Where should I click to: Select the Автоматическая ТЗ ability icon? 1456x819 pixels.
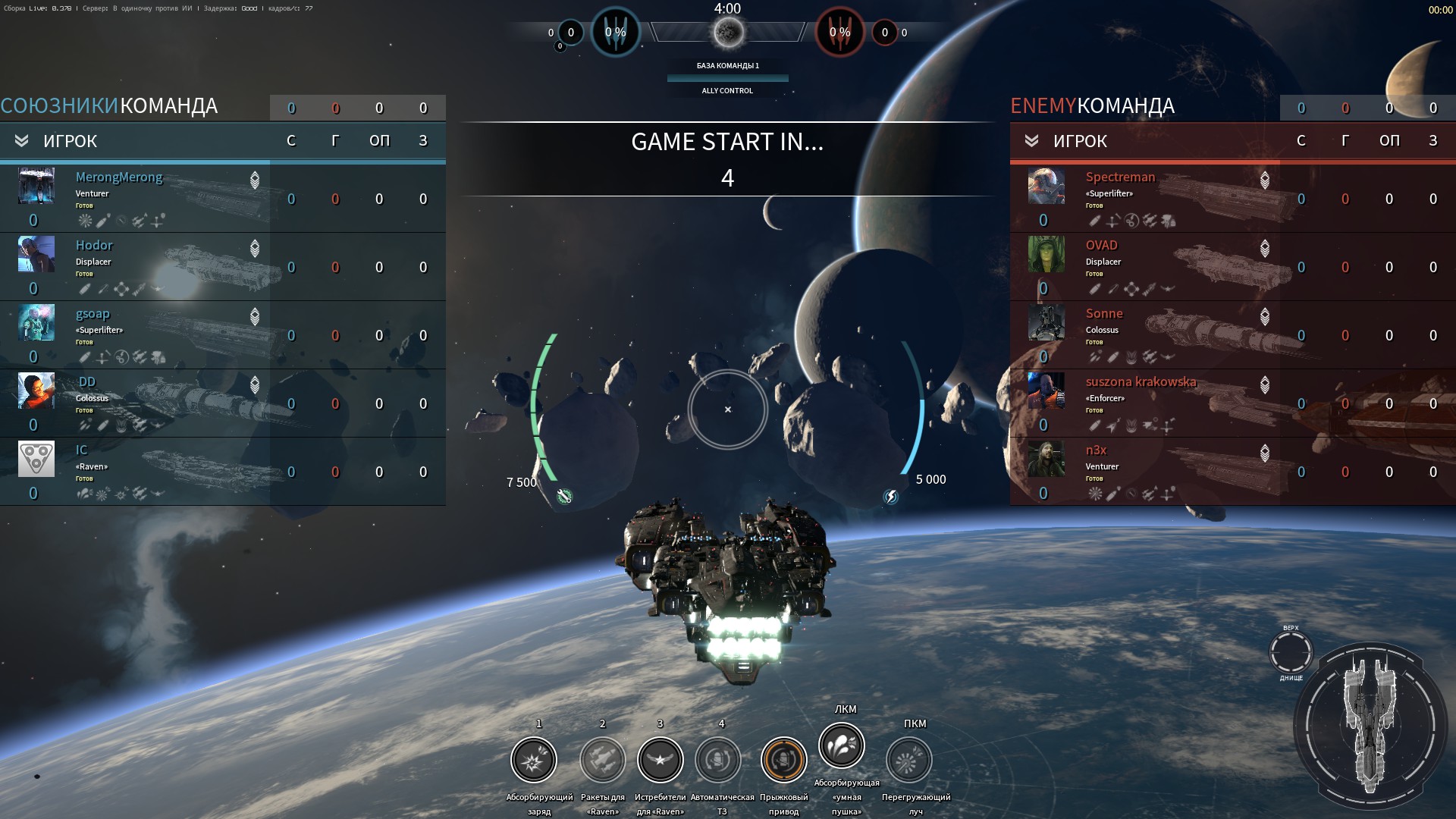718,760
